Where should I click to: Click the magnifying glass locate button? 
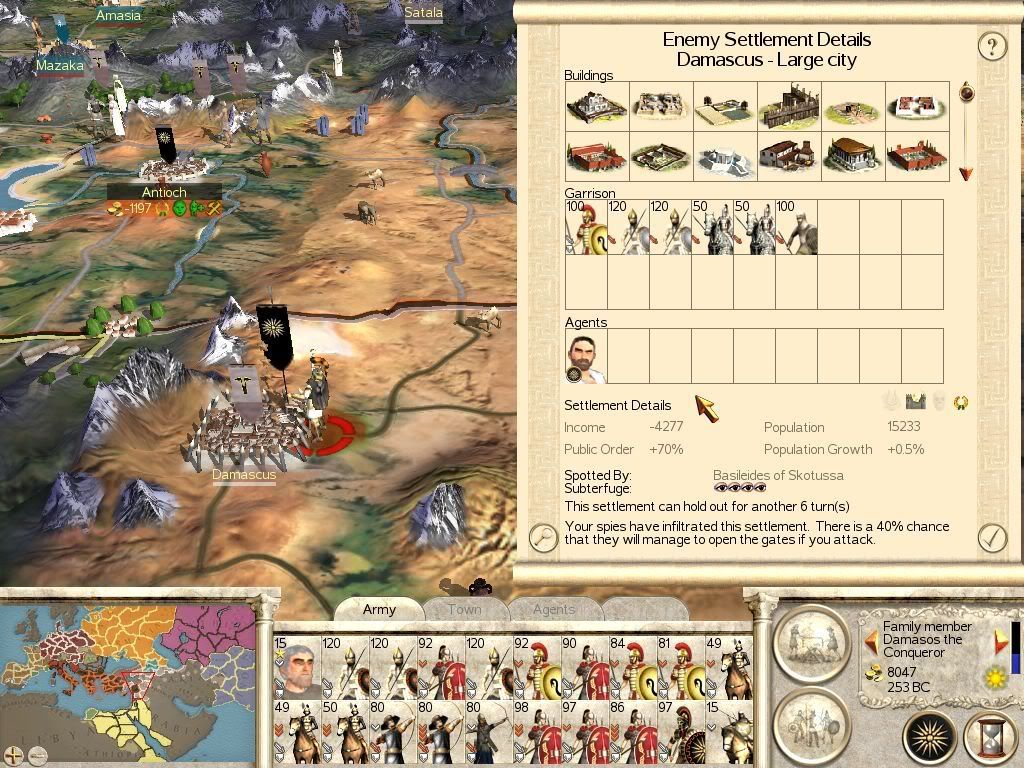pyautogui.click(x=543, y=538)
